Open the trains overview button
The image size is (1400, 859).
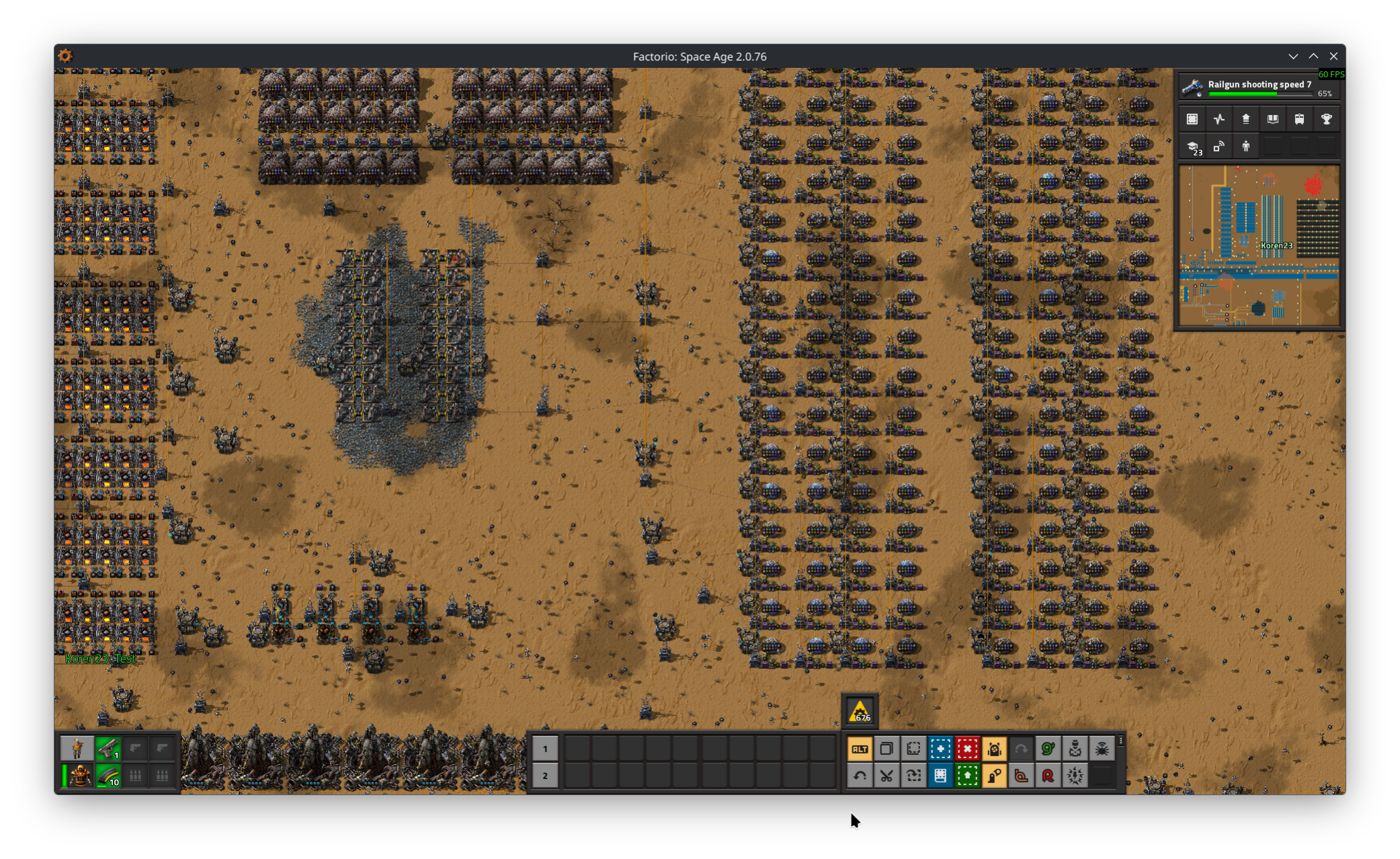click(x=1299, y=120)
